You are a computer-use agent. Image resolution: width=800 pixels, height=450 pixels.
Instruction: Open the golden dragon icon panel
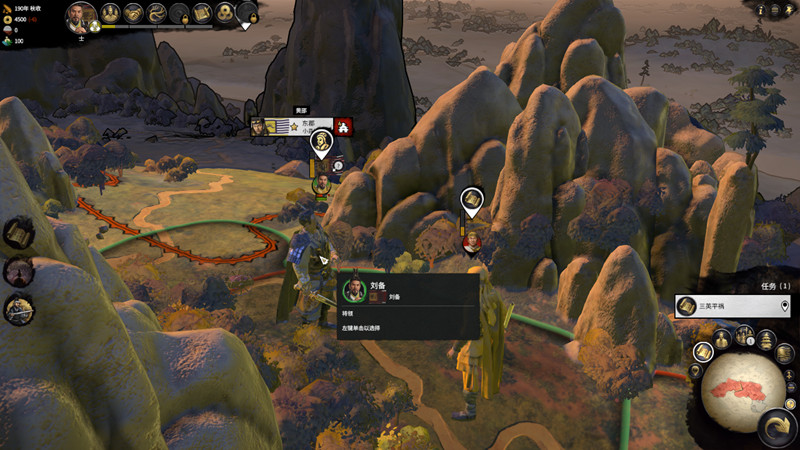point(156,13)
